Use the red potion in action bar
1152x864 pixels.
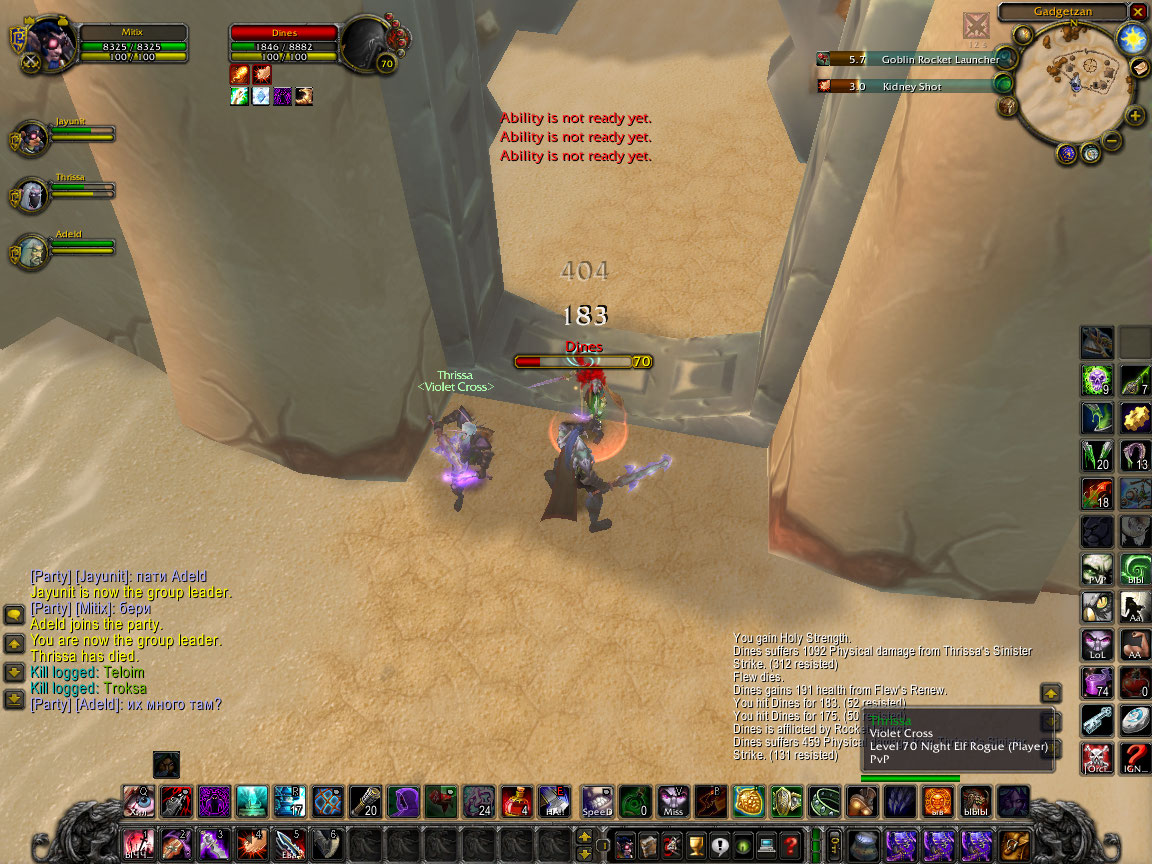pos(517,801)
